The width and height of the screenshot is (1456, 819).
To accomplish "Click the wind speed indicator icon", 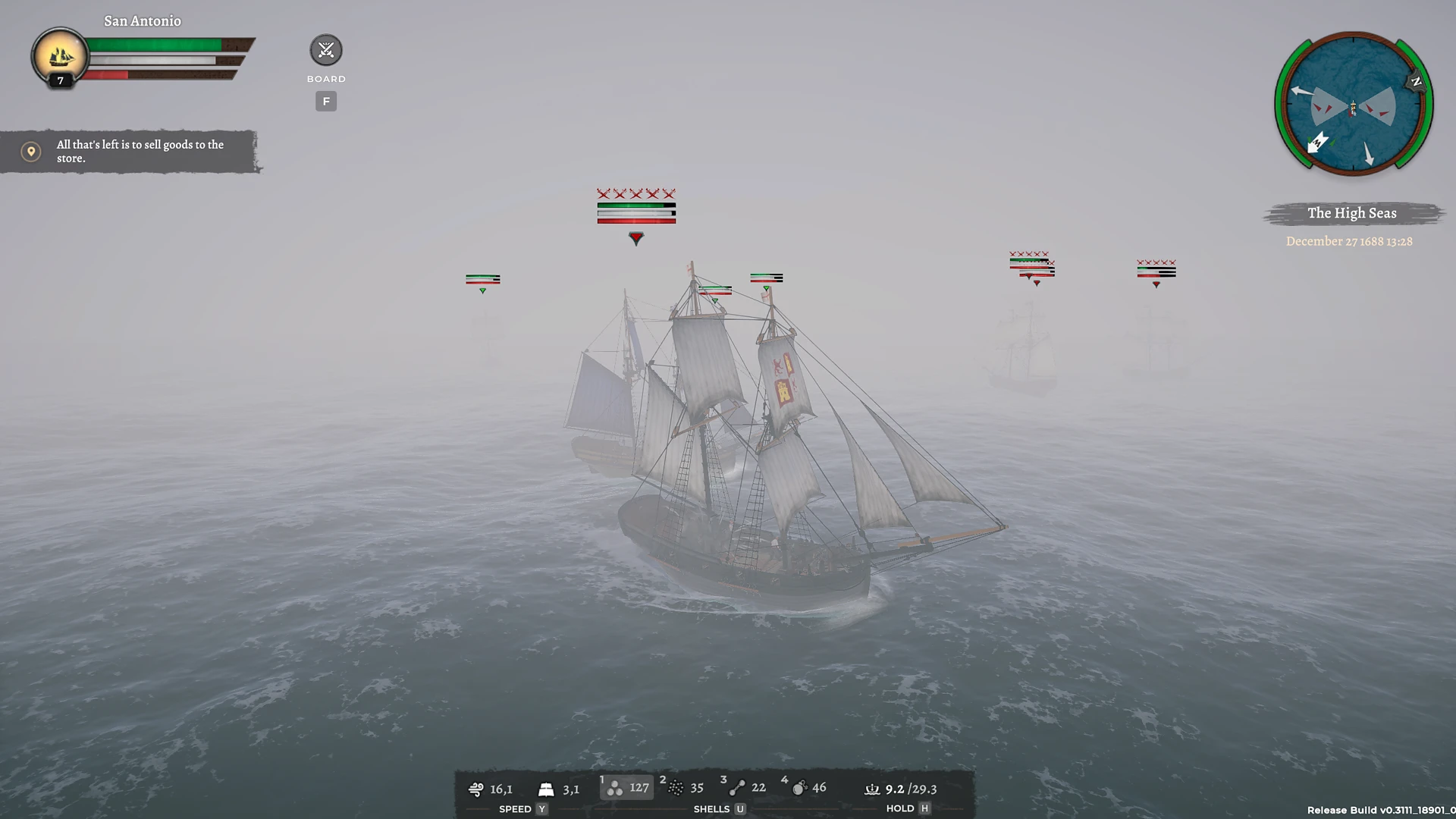I will [476, 789].
